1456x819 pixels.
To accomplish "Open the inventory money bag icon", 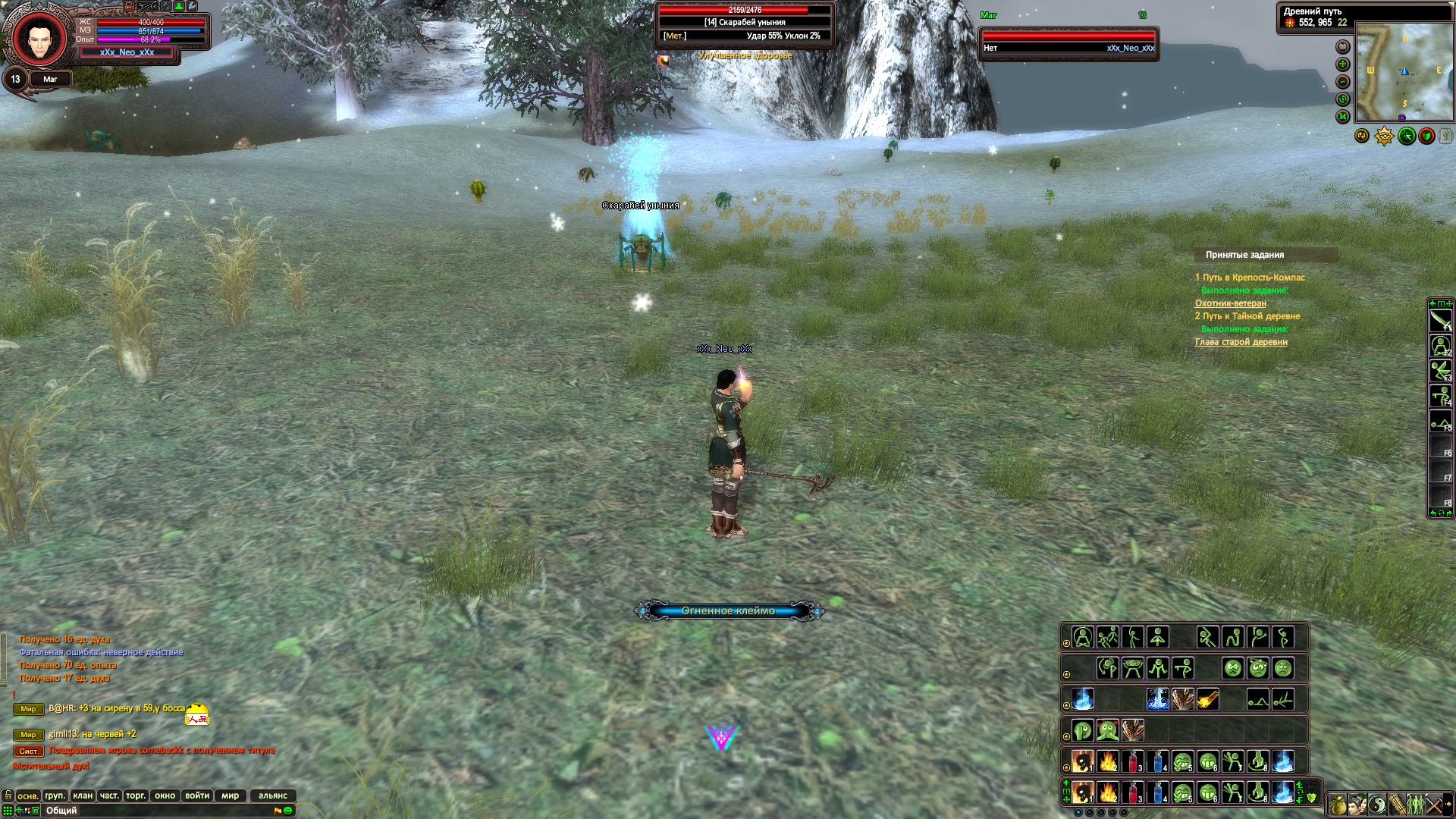I will [x=1338, y=803].
